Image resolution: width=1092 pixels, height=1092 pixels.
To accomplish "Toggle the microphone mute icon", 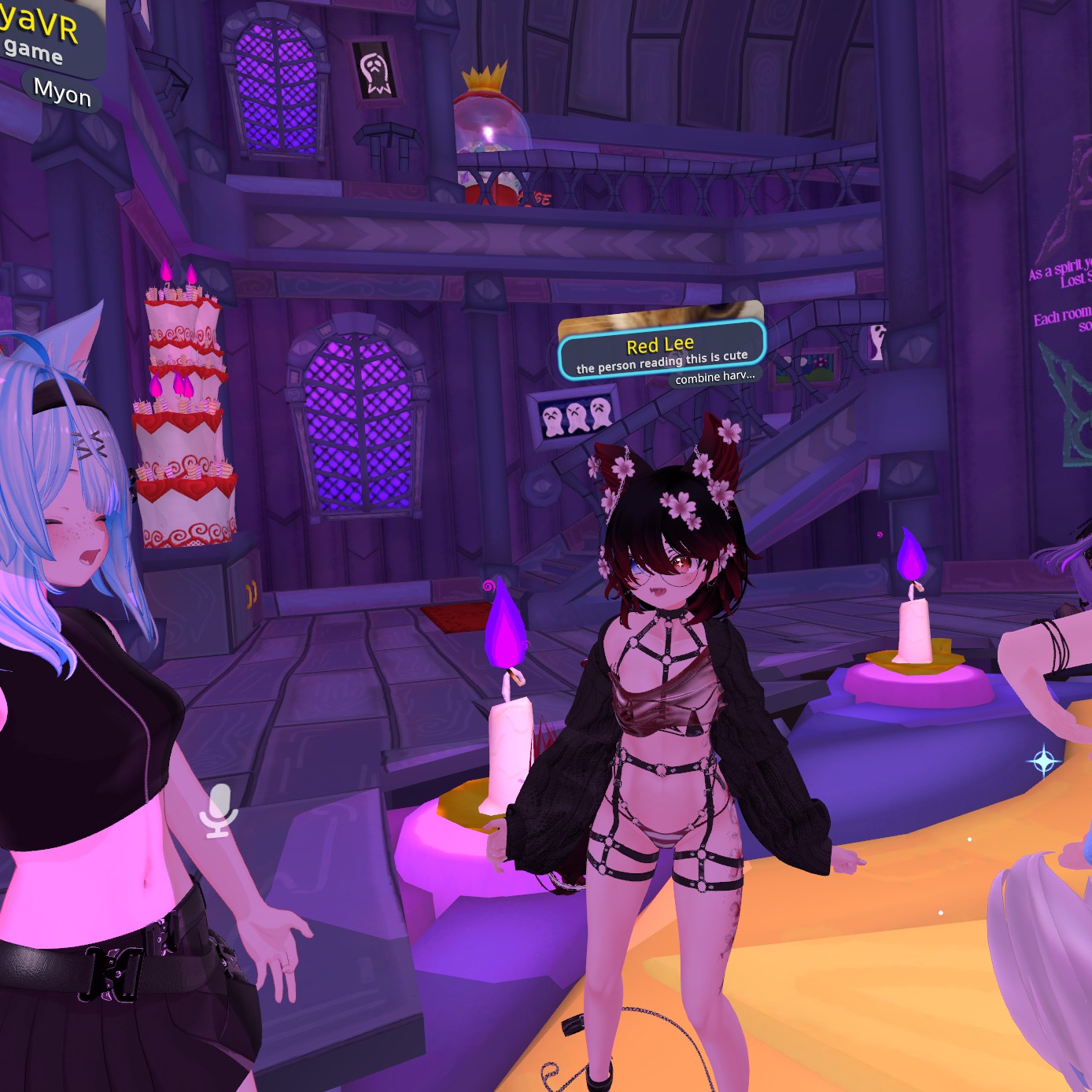I will (218, 810).
